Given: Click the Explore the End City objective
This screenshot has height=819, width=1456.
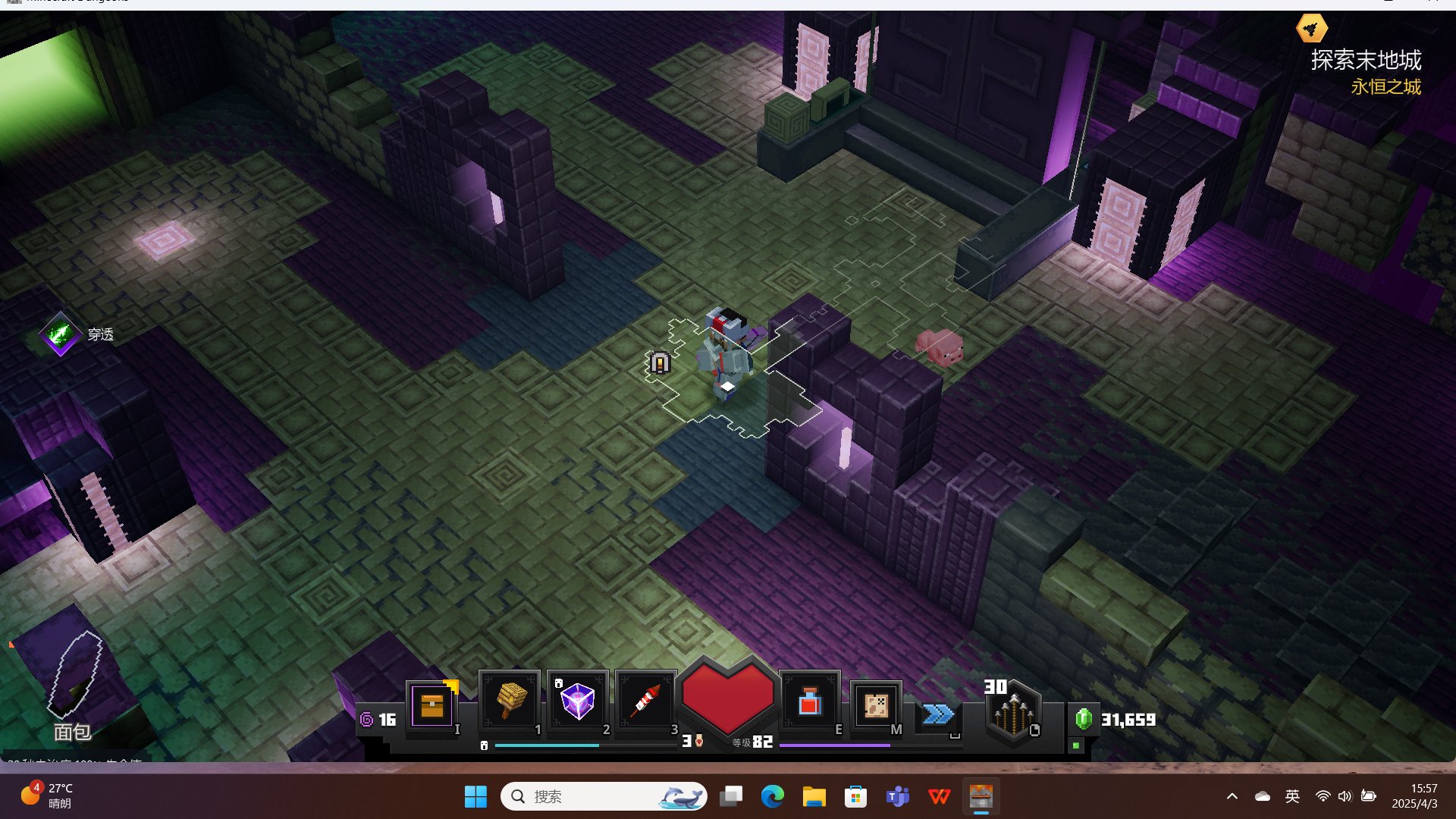Looking at the screenshot, I should tap(1365, 60).
